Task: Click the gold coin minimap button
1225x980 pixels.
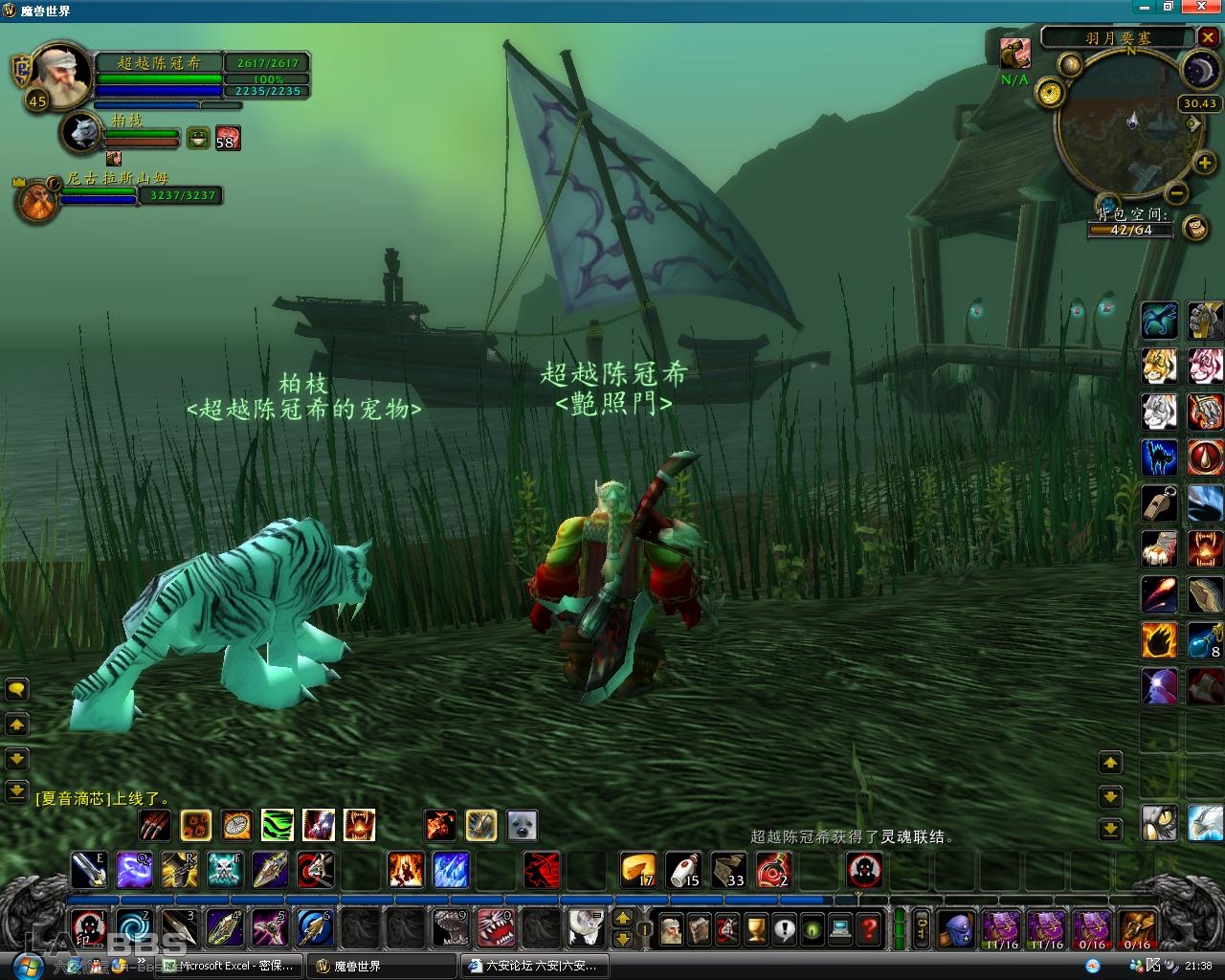Action: pyautogui.click(x=1051, y=94)
